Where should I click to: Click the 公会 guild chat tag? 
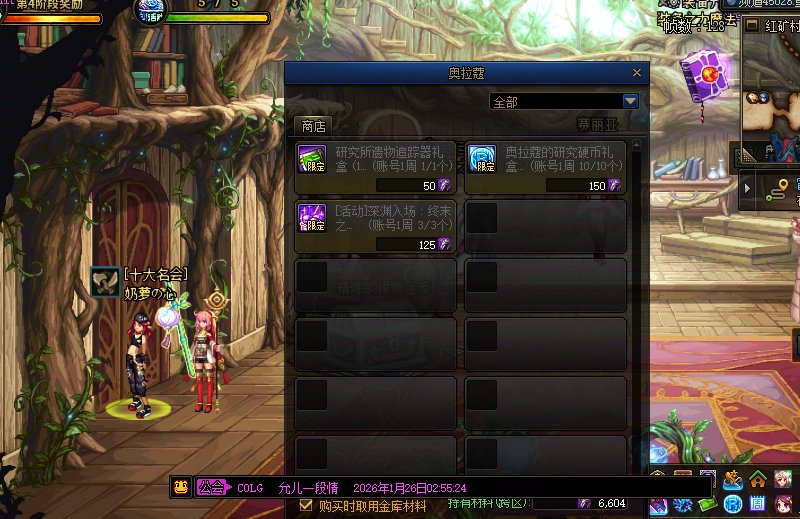pyautogui.click(x=211, y=487)
